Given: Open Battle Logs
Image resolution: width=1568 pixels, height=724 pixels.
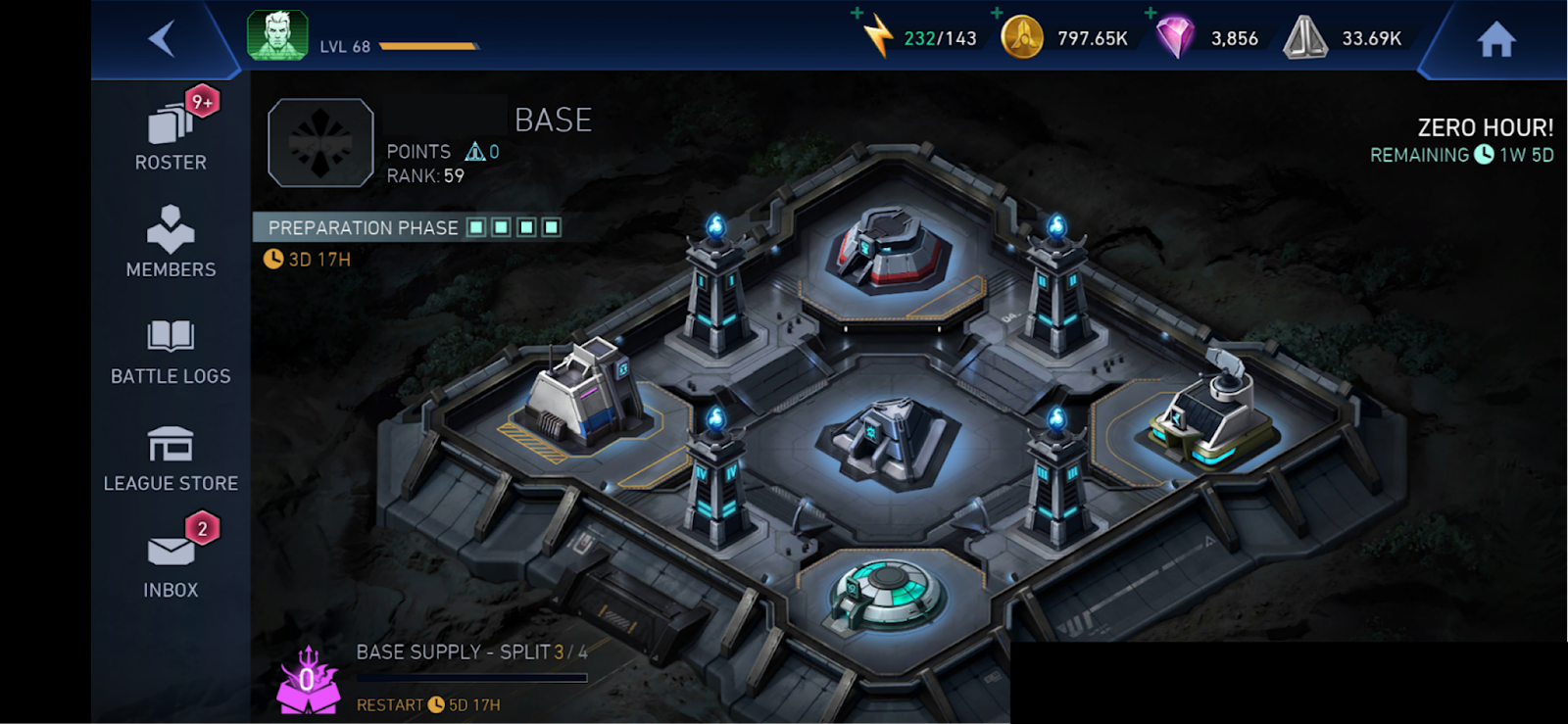Looking at the screenshot, I should click(x=171, y=350).
